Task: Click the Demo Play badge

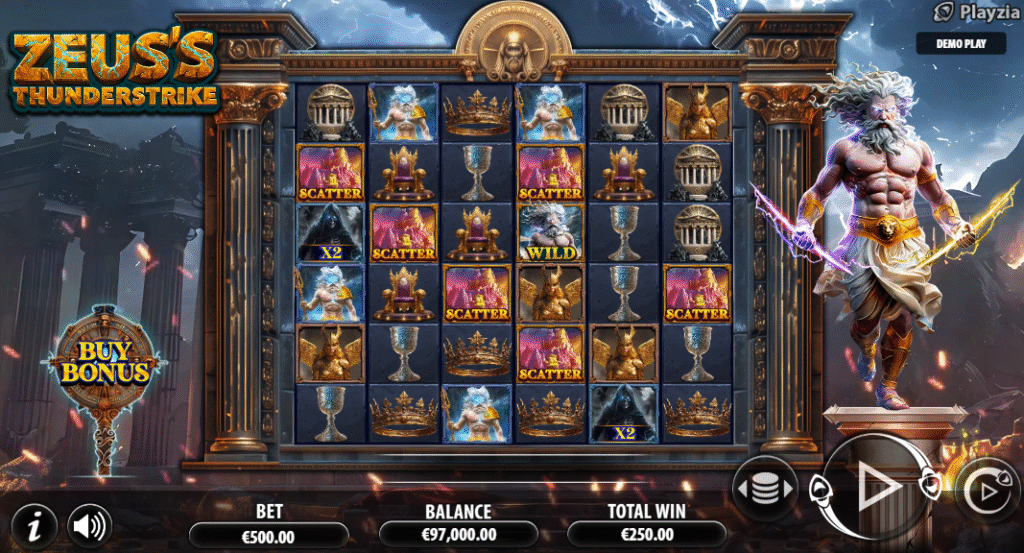Action: 962,43
